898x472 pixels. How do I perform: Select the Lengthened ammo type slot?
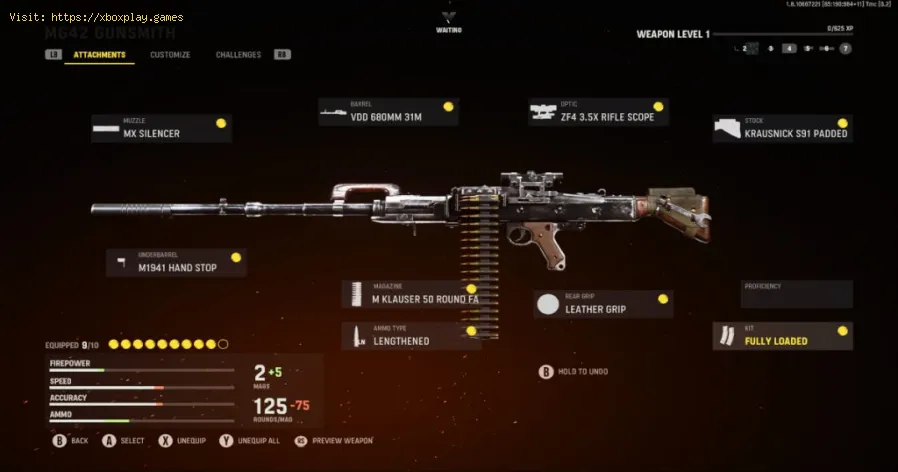(x=411, y=336)
